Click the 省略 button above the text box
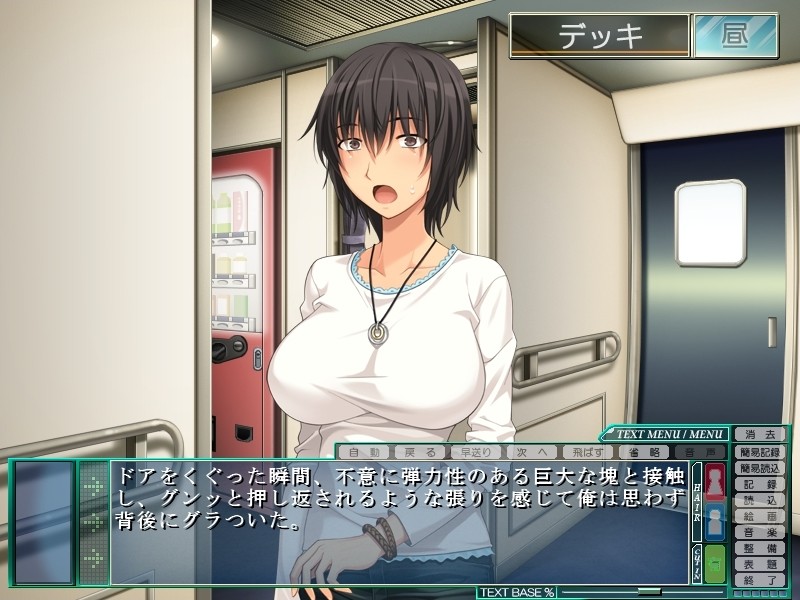Image resolution: width=800 pixels, height=600 pixels. coord(644,452)
